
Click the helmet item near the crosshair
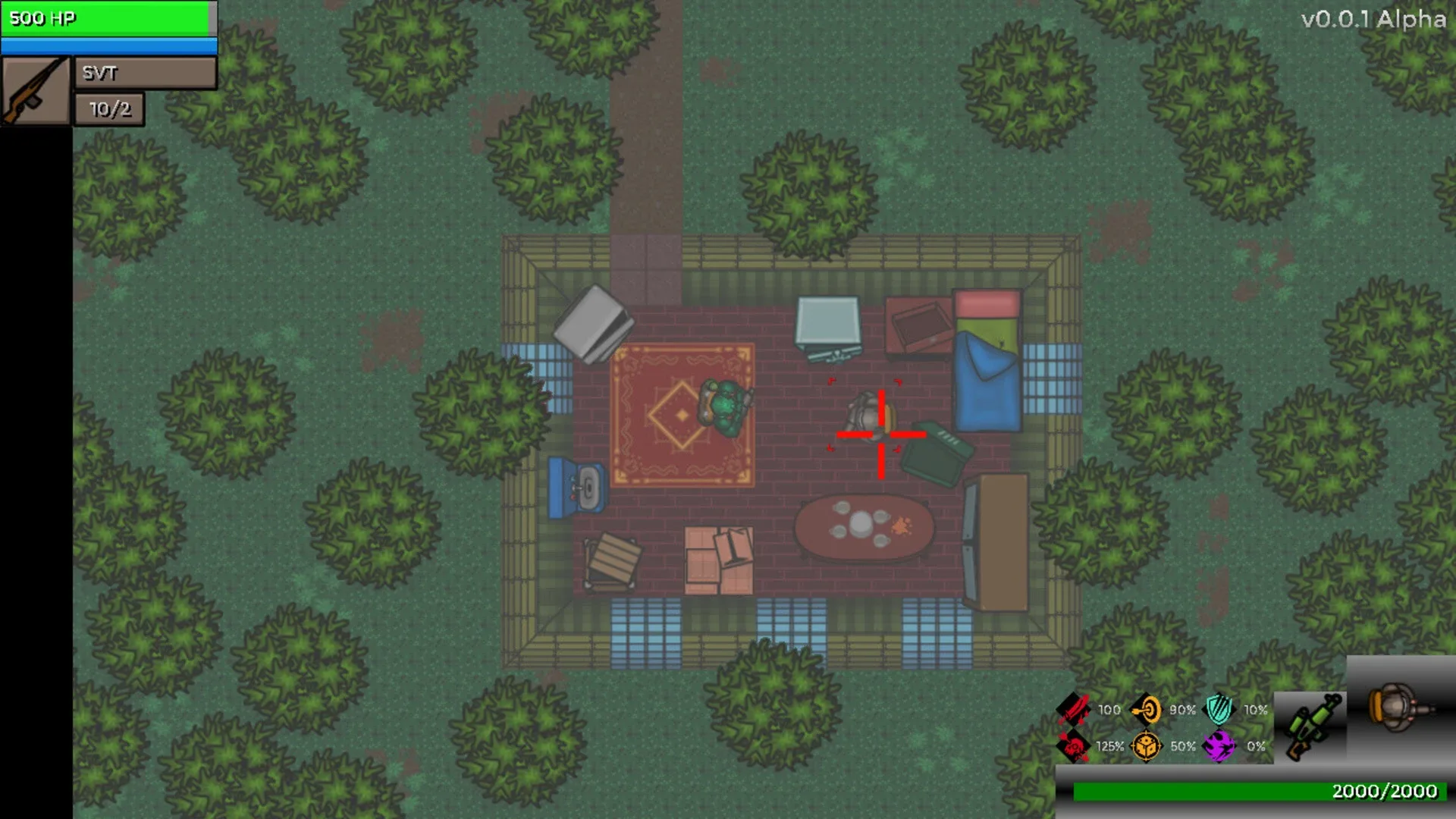(867, 413)
